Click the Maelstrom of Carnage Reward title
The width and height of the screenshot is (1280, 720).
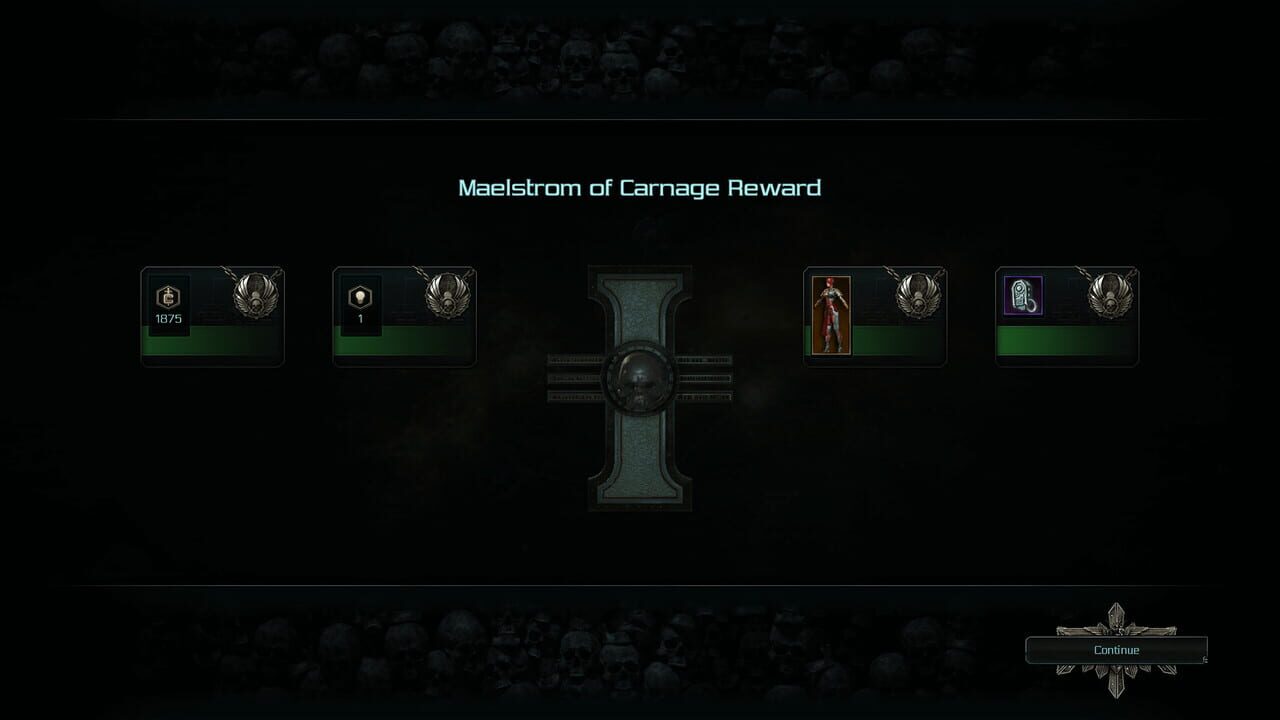click(639, 187)
